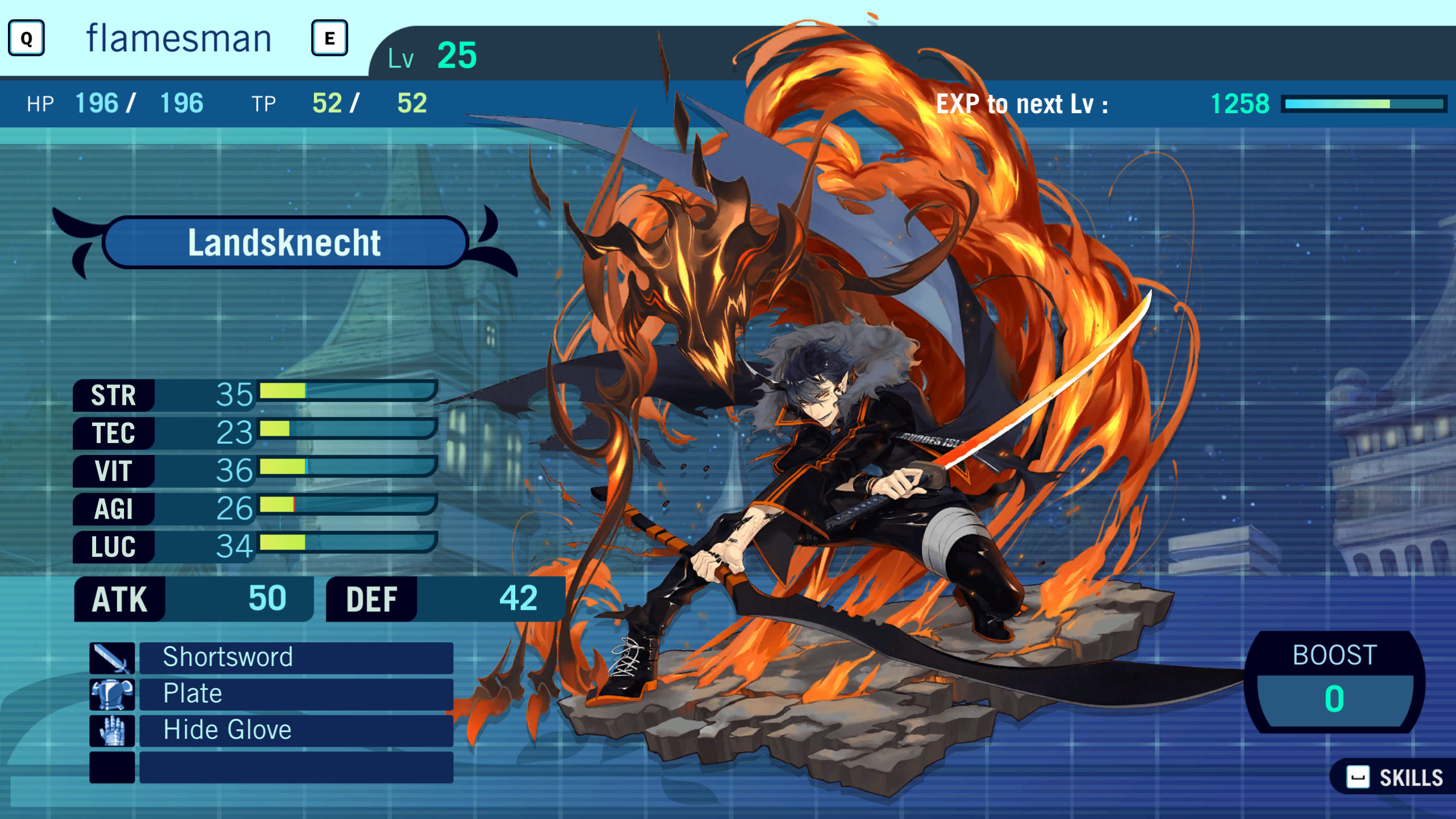1456x819 pixels.
Task: Click the Plate armor icon
Action: [112, 694]
